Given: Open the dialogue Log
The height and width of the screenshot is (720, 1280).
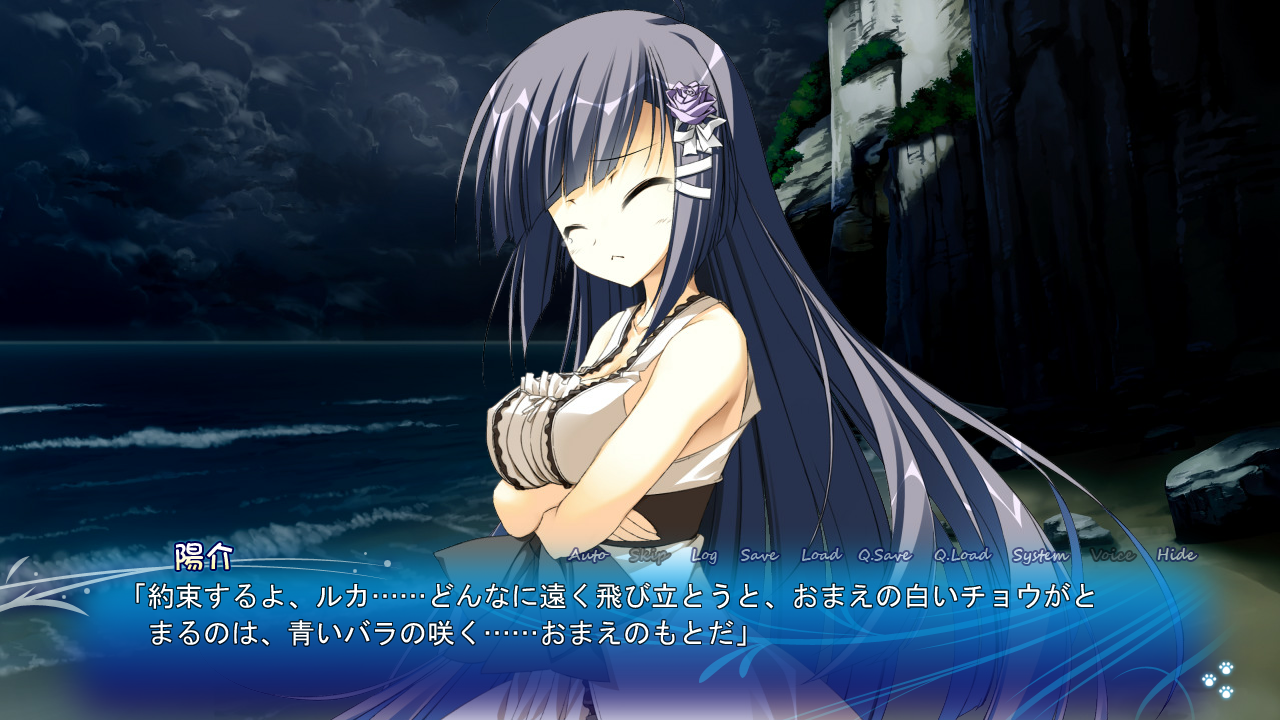Looking at the screenshot, I should 704,555.
